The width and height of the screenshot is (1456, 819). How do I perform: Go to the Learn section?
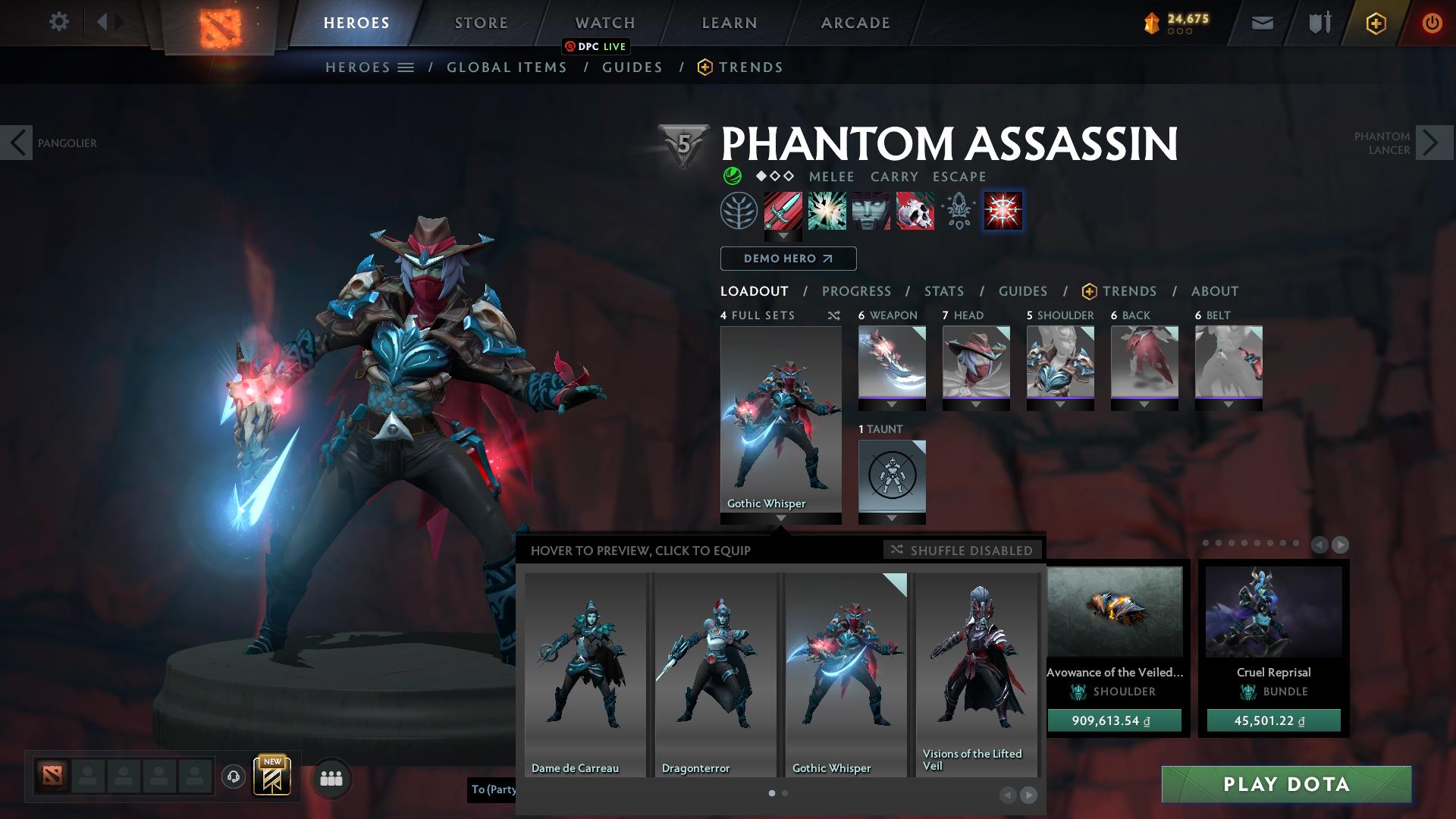pos(730,23)
